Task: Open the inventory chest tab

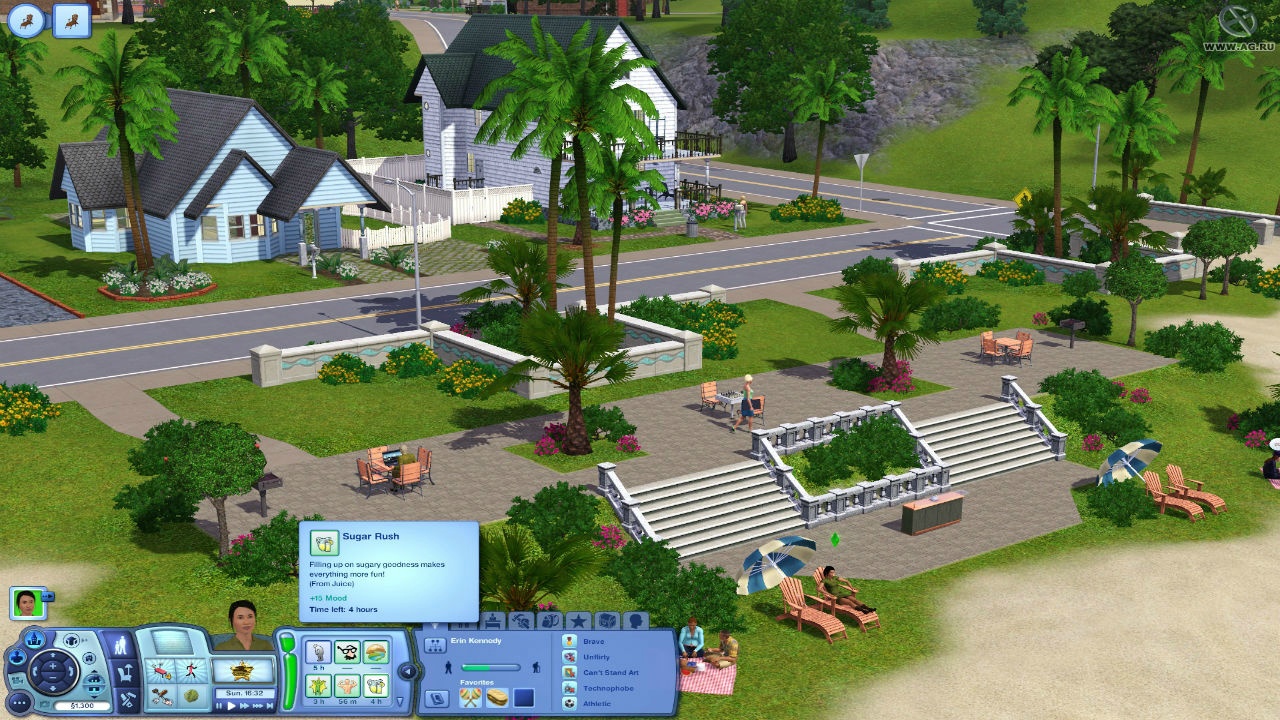Action: pos(607,621)
